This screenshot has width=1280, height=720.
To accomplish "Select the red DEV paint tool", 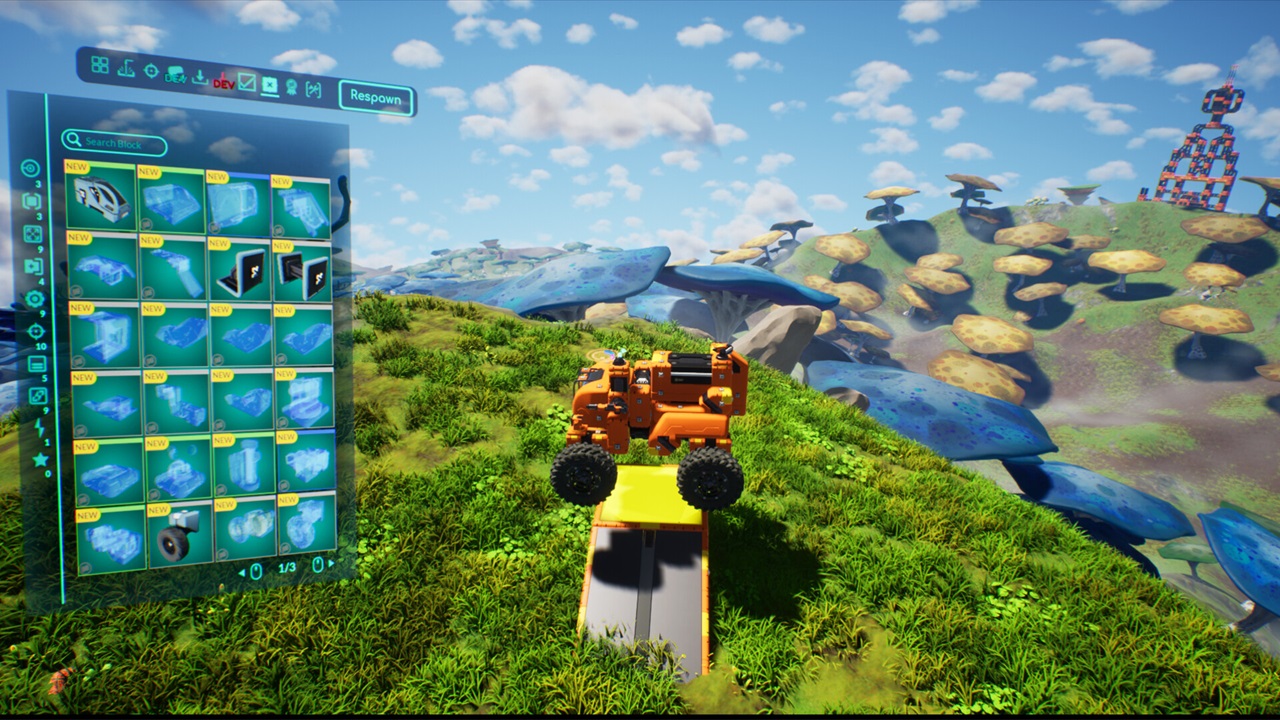I will pos(224,83).
